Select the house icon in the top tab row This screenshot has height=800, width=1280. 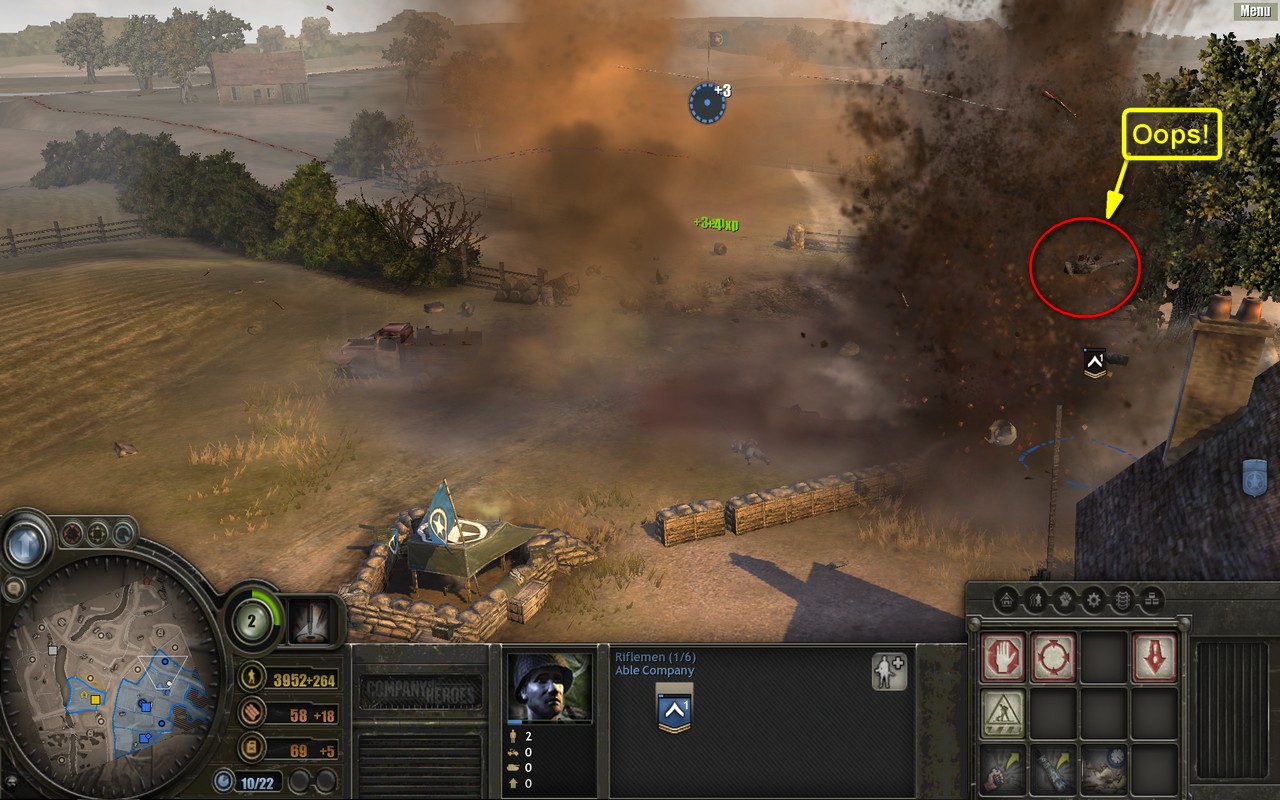point(1006,600)
